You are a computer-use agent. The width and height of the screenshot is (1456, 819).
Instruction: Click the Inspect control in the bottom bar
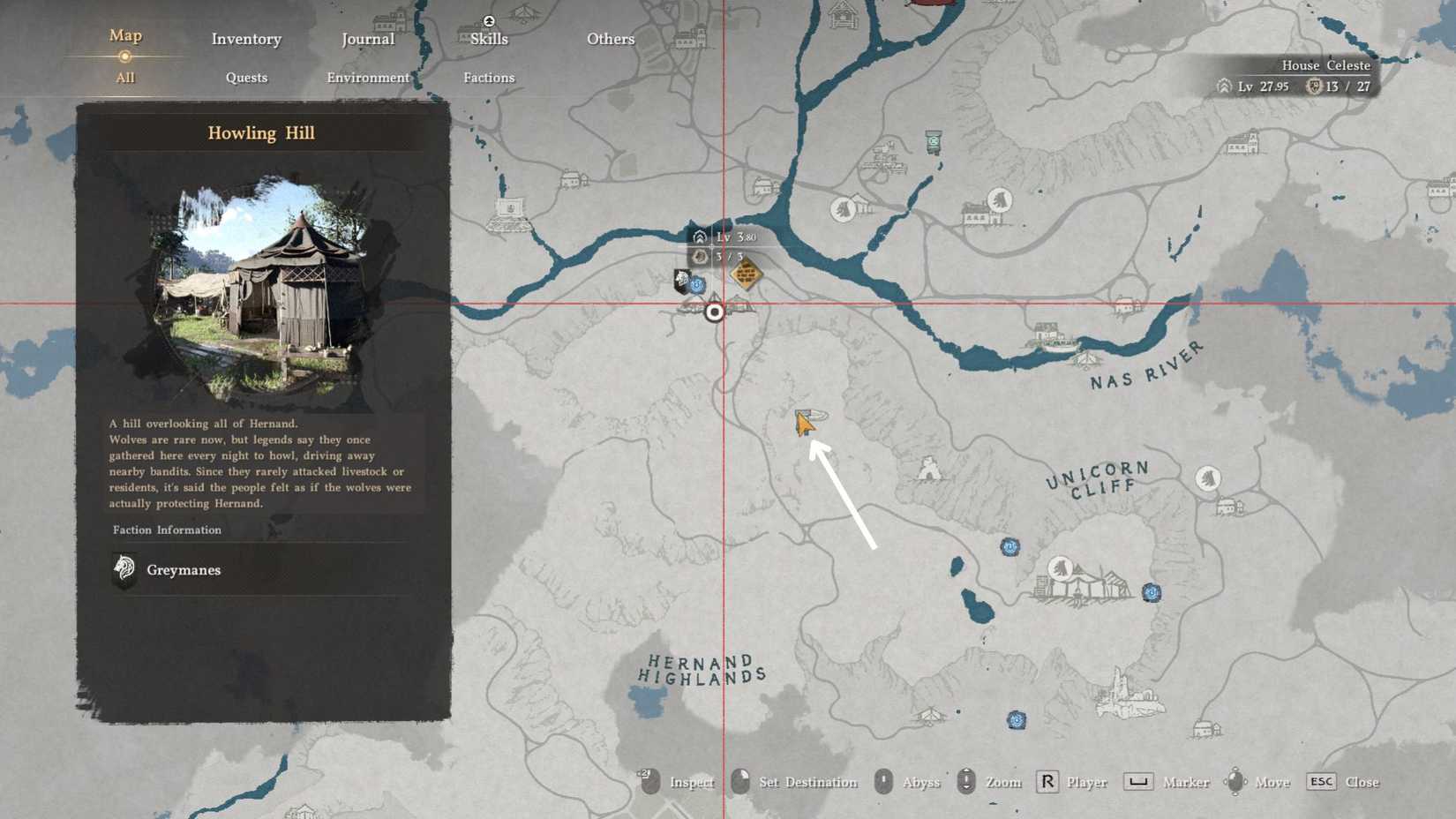pos(679,782)
